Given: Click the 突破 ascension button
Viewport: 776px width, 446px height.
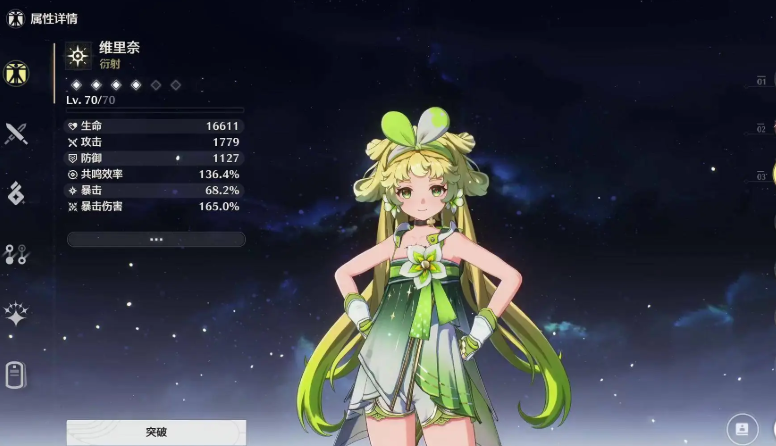Looking at the screenshot, I should pos(156,432).
